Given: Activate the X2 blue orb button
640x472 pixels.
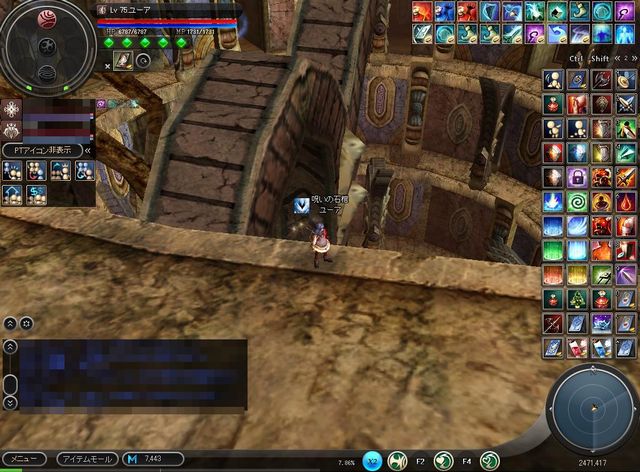Looking at the screenshot, I should pos(373,461).
